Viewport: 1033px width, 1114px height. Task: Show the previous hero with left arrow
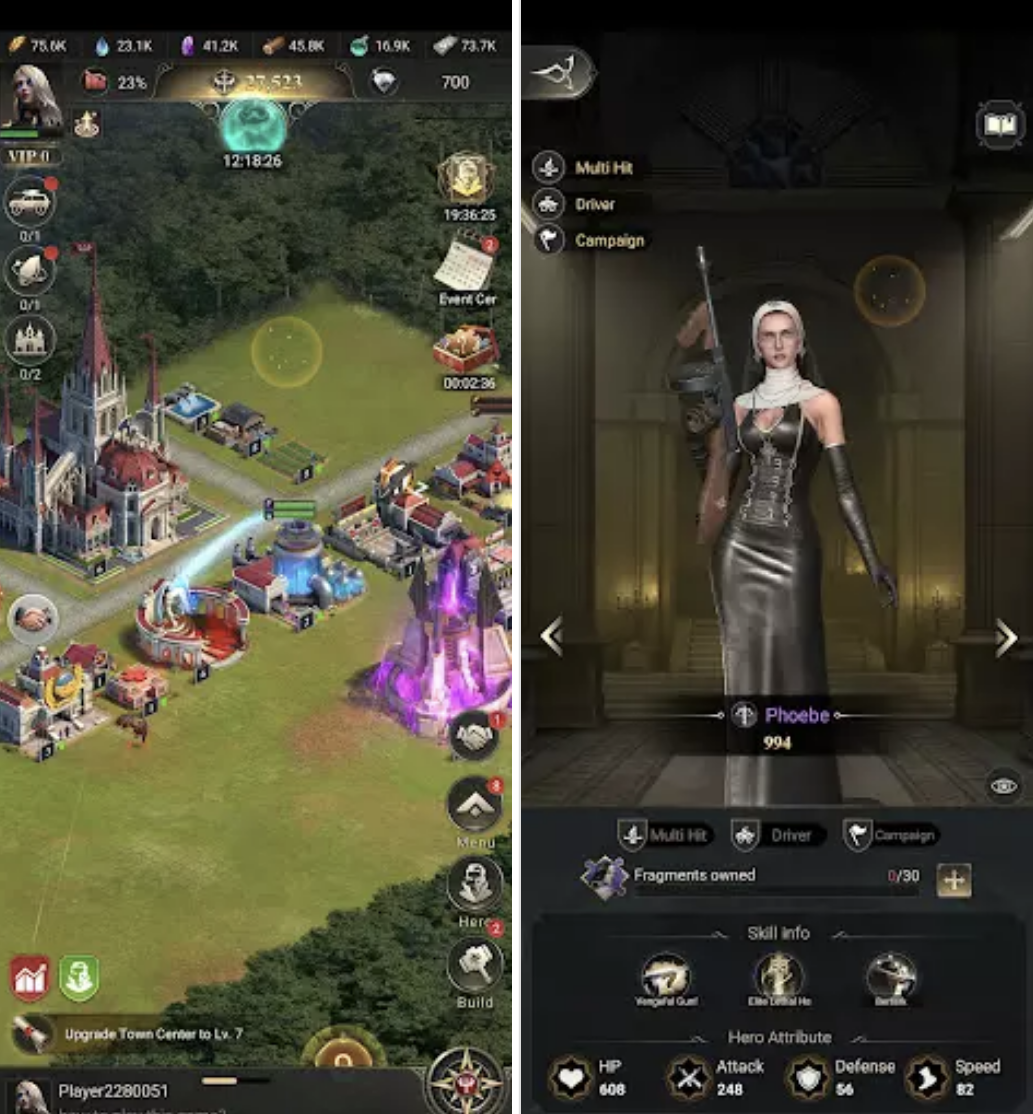tap(551, 636)
